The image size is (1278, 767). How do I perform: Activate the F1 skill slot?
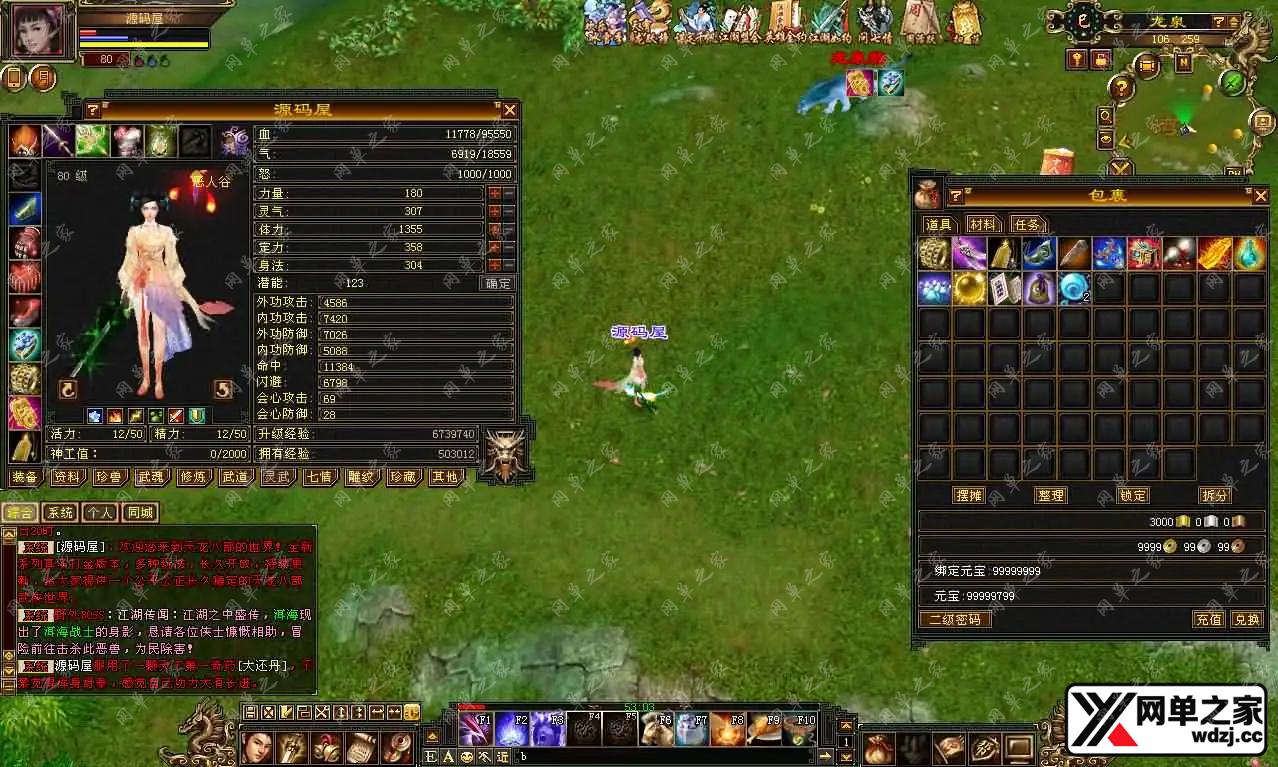(476, 728)
